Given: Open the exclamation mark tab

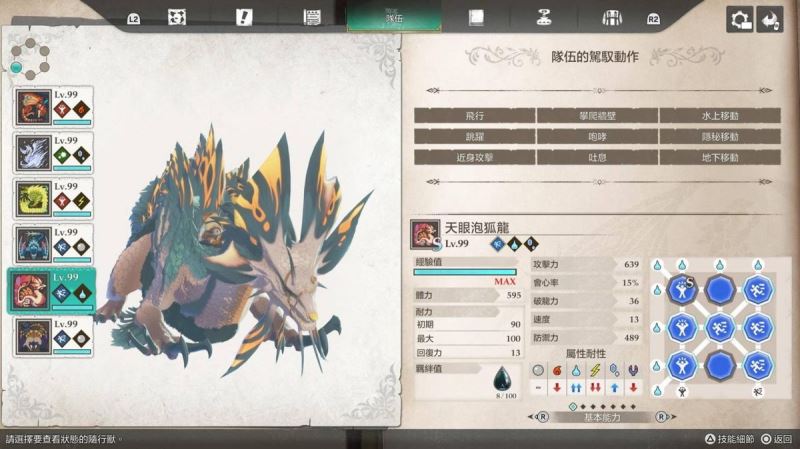Looking at the screenshot, I should click(244, 17).
